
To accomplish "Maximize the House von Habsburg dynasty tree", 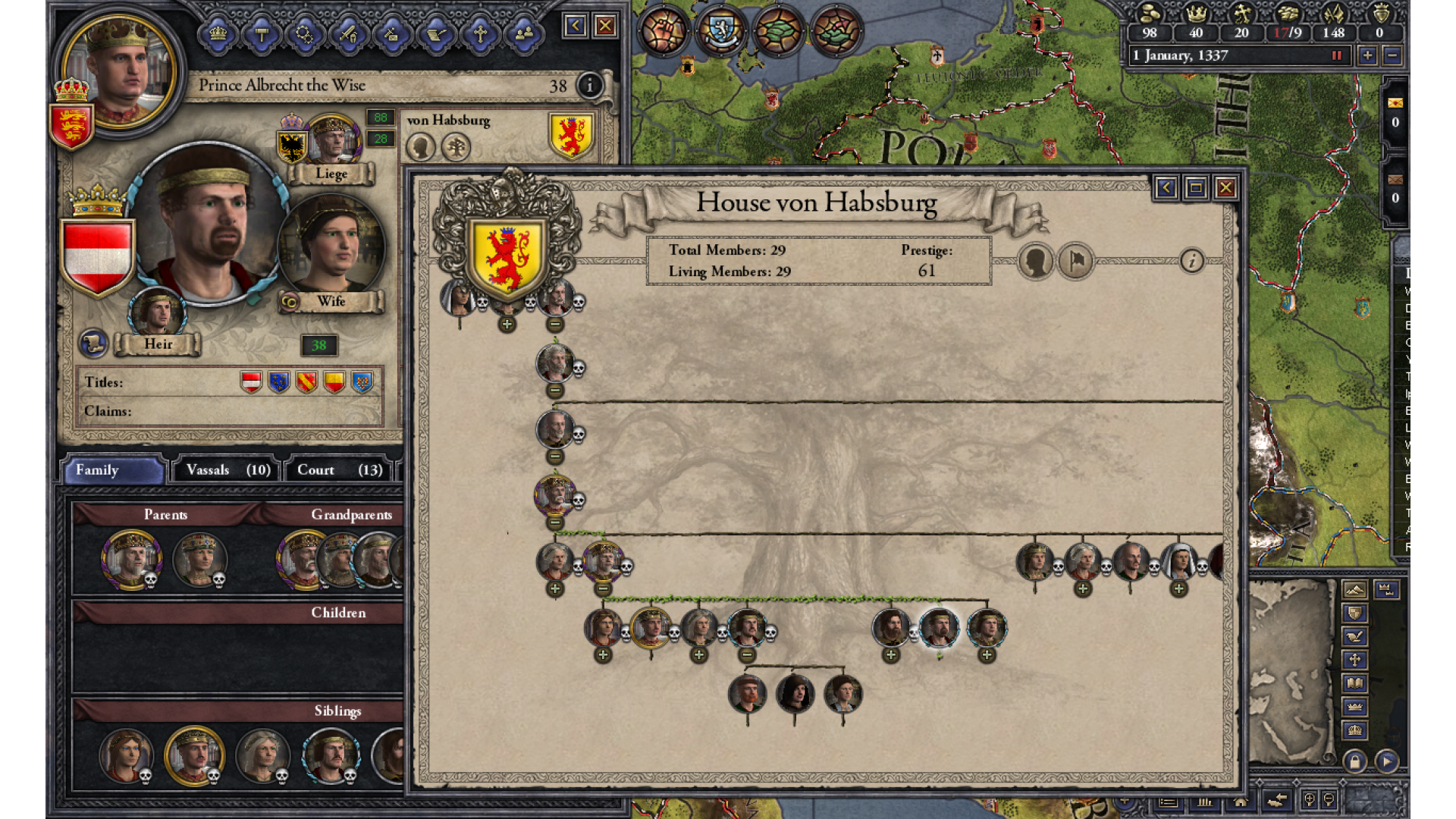I will coord(1196,188).
